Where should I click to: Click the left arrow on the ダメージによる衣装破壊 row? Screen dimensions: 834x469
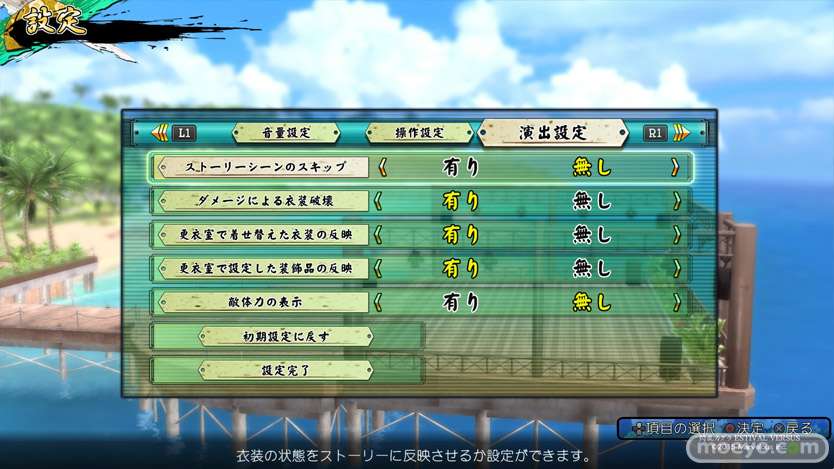pyautogui.click(x=380, y=201)
